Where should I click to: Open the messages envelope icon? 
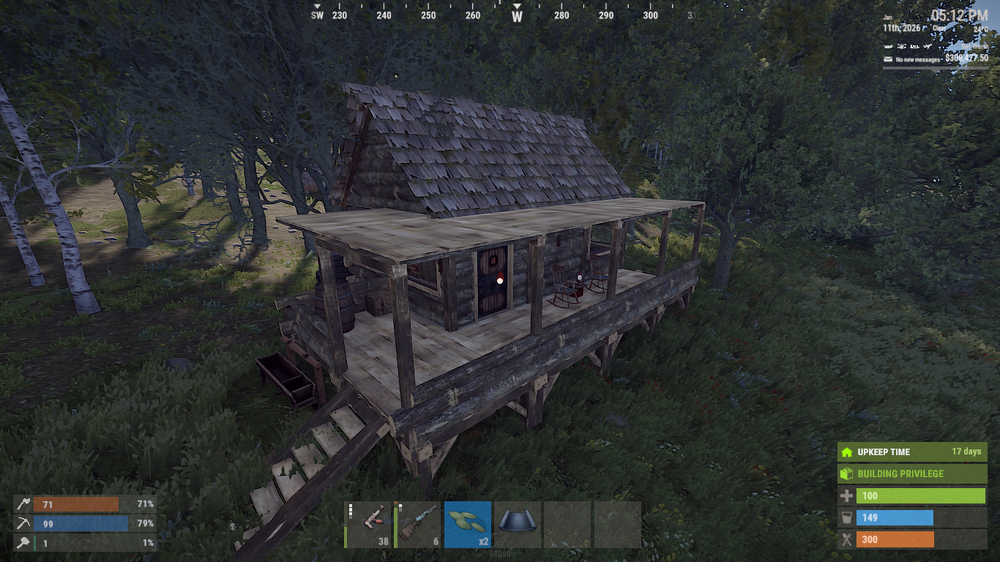pos(887,59)
